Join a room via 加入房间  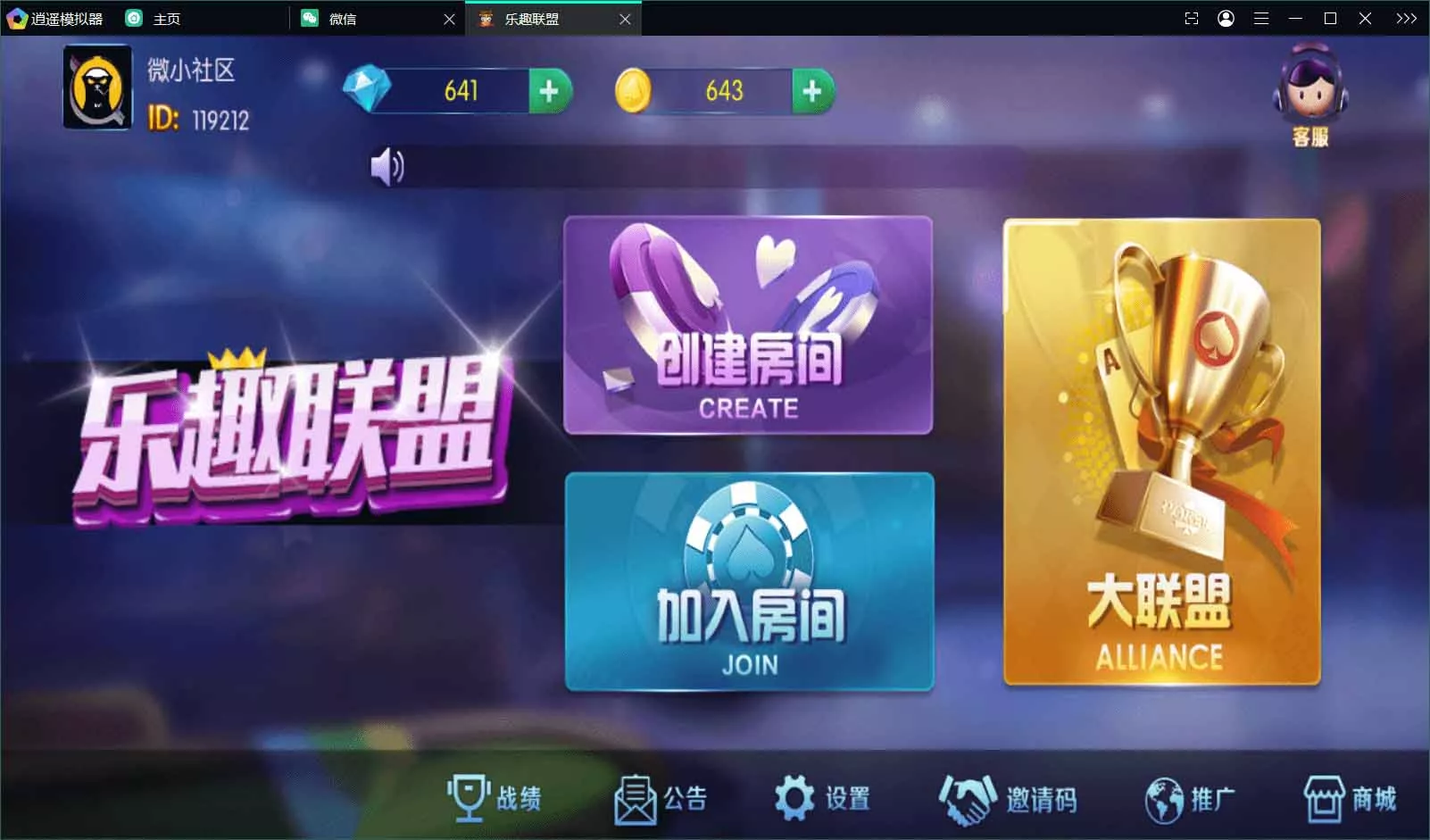[750, 580]
